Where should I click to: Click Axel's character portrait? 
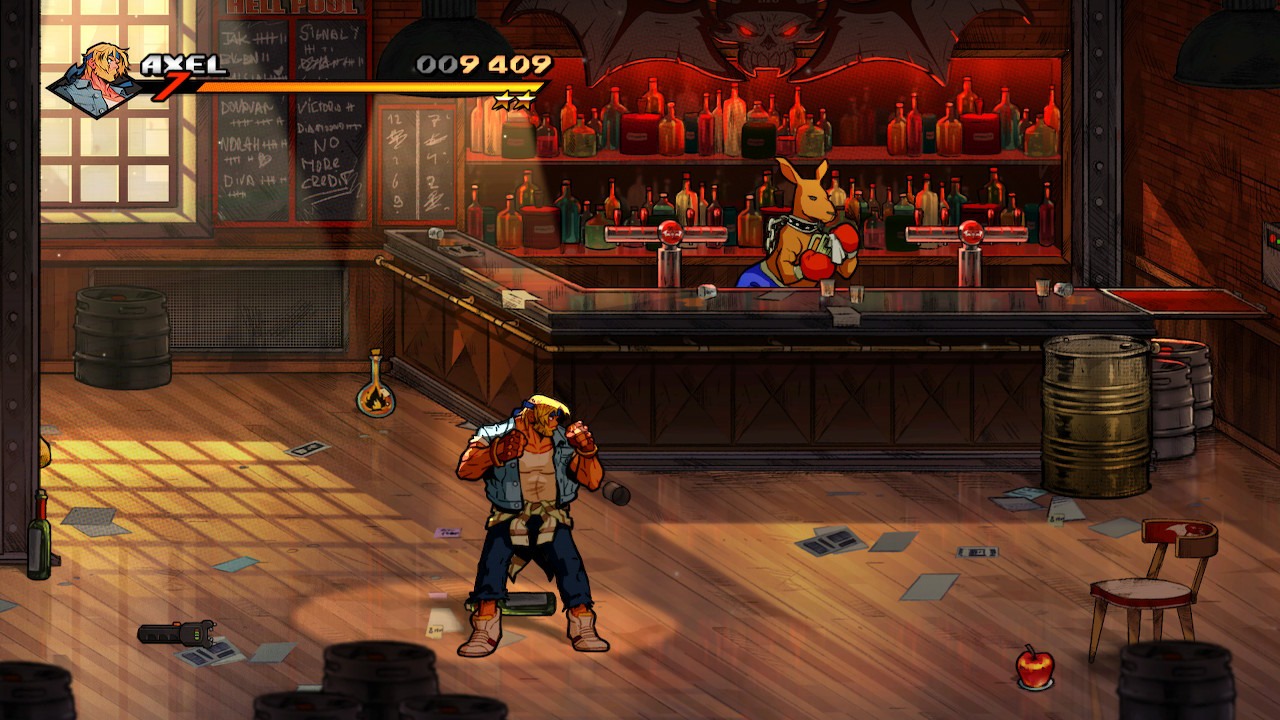tap(97, 78)
